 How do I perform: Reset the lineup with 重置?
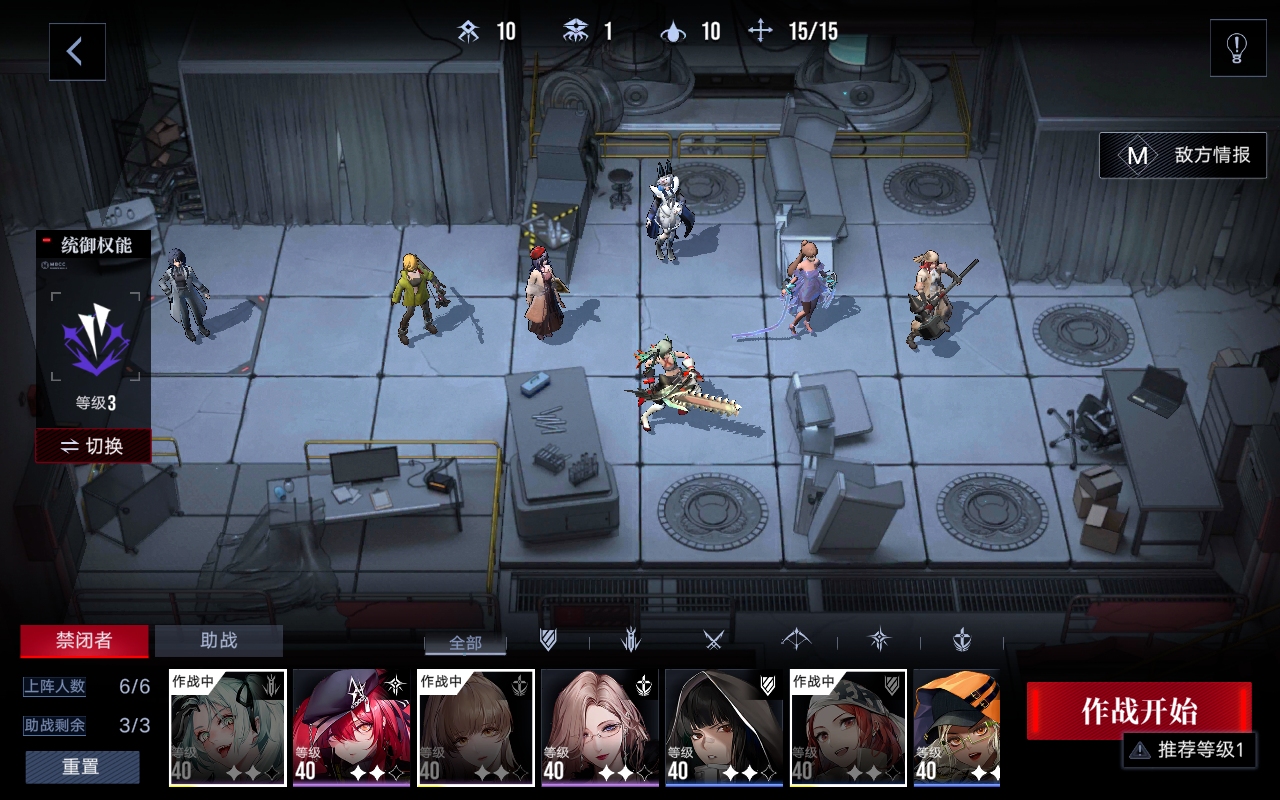point(82,767)
